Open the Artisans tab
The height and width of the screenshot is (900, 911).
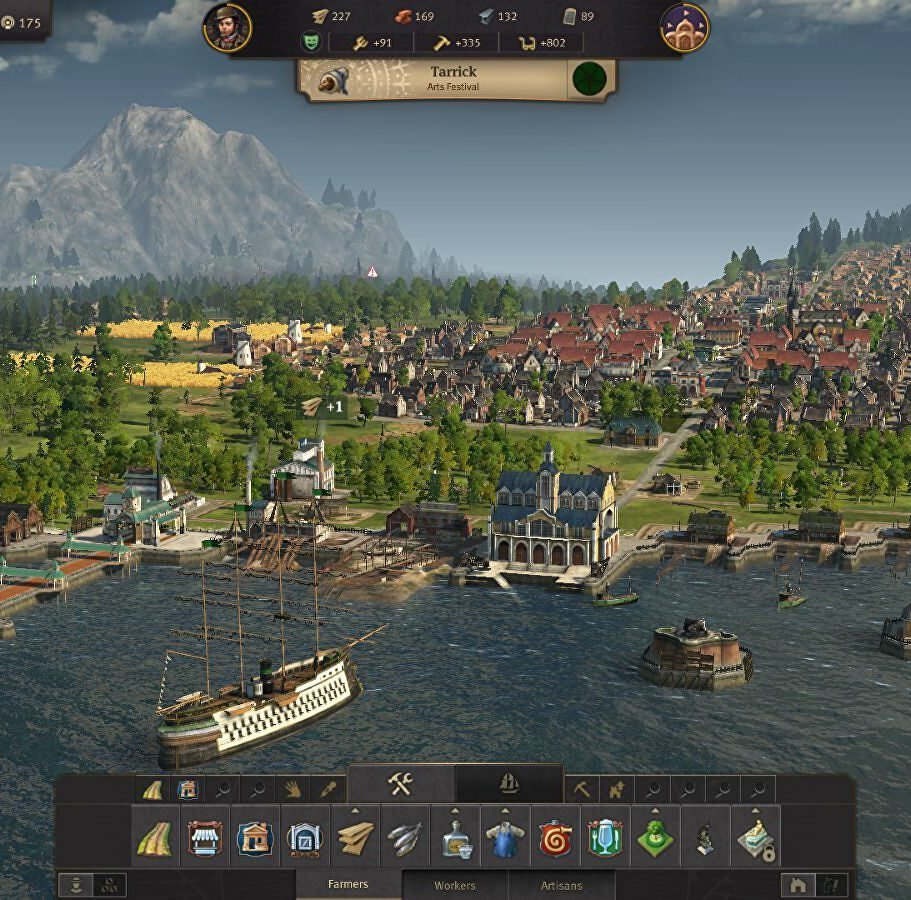coord(560,885)
